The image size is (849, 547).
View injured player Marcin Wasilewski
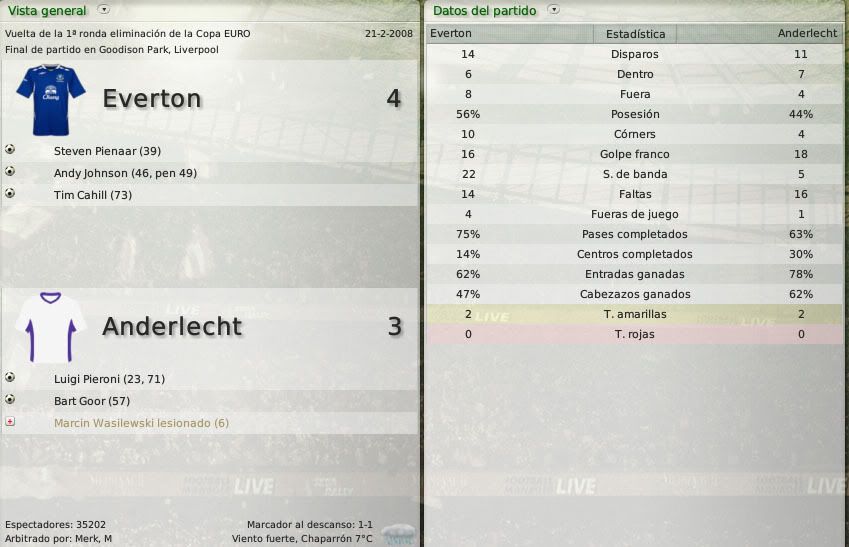point(141,423)
